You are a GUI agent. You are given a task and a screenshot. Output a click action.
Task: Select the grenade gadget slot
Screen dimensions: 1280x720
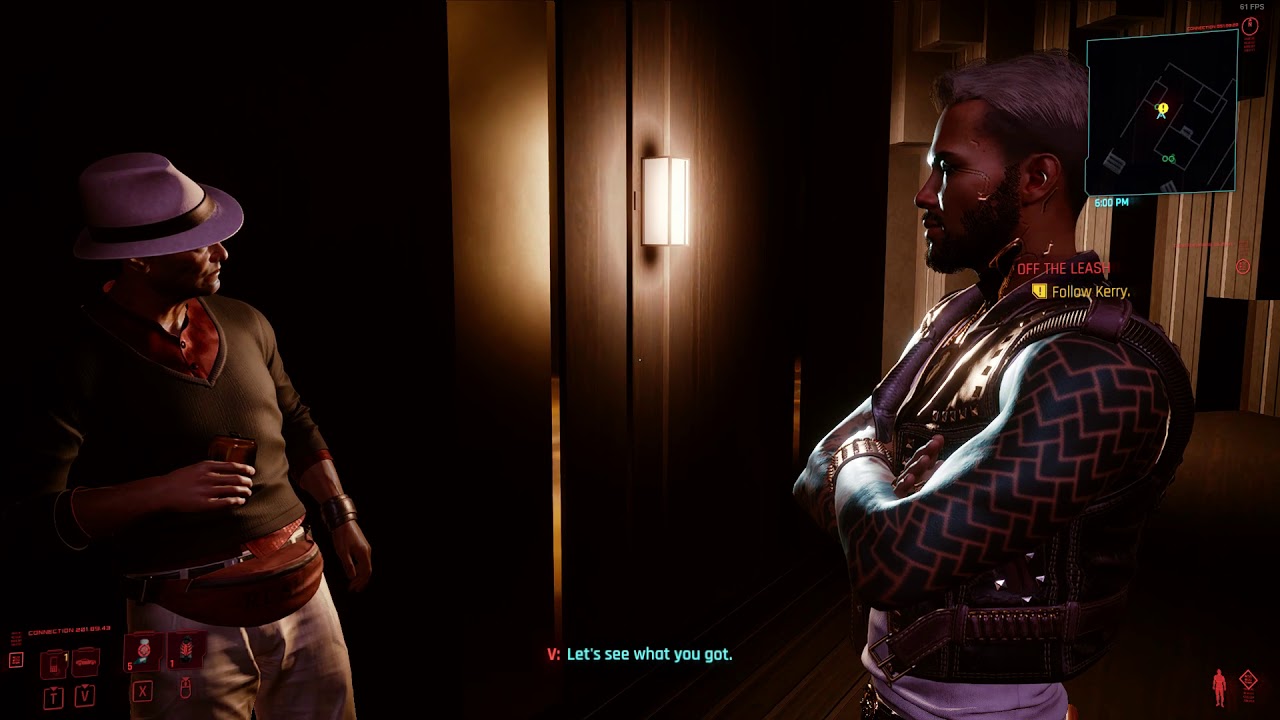[185, 651]
